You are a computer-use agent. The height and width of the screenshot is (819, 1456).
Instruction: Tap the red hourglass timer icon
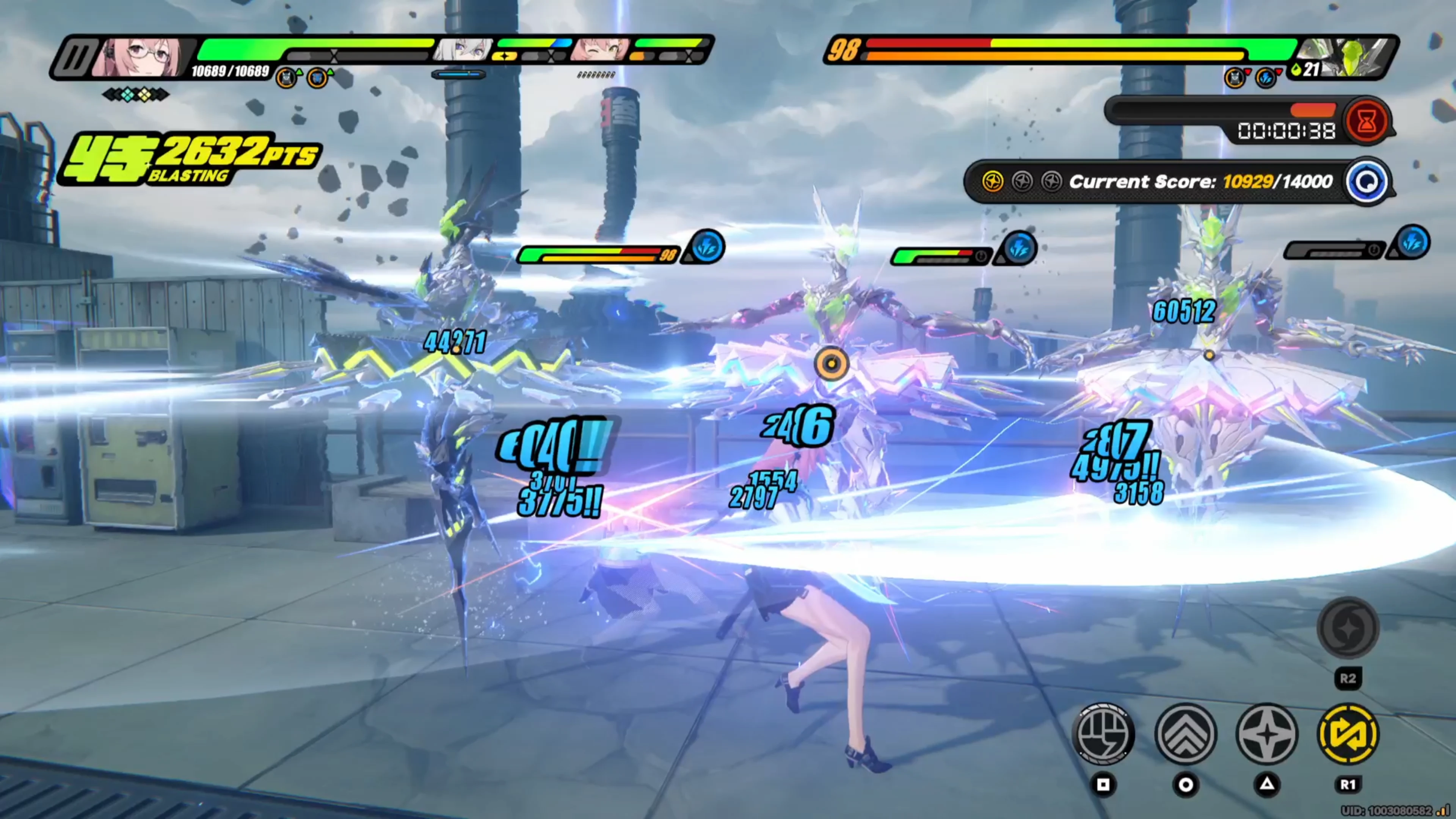click(1367, 121)
